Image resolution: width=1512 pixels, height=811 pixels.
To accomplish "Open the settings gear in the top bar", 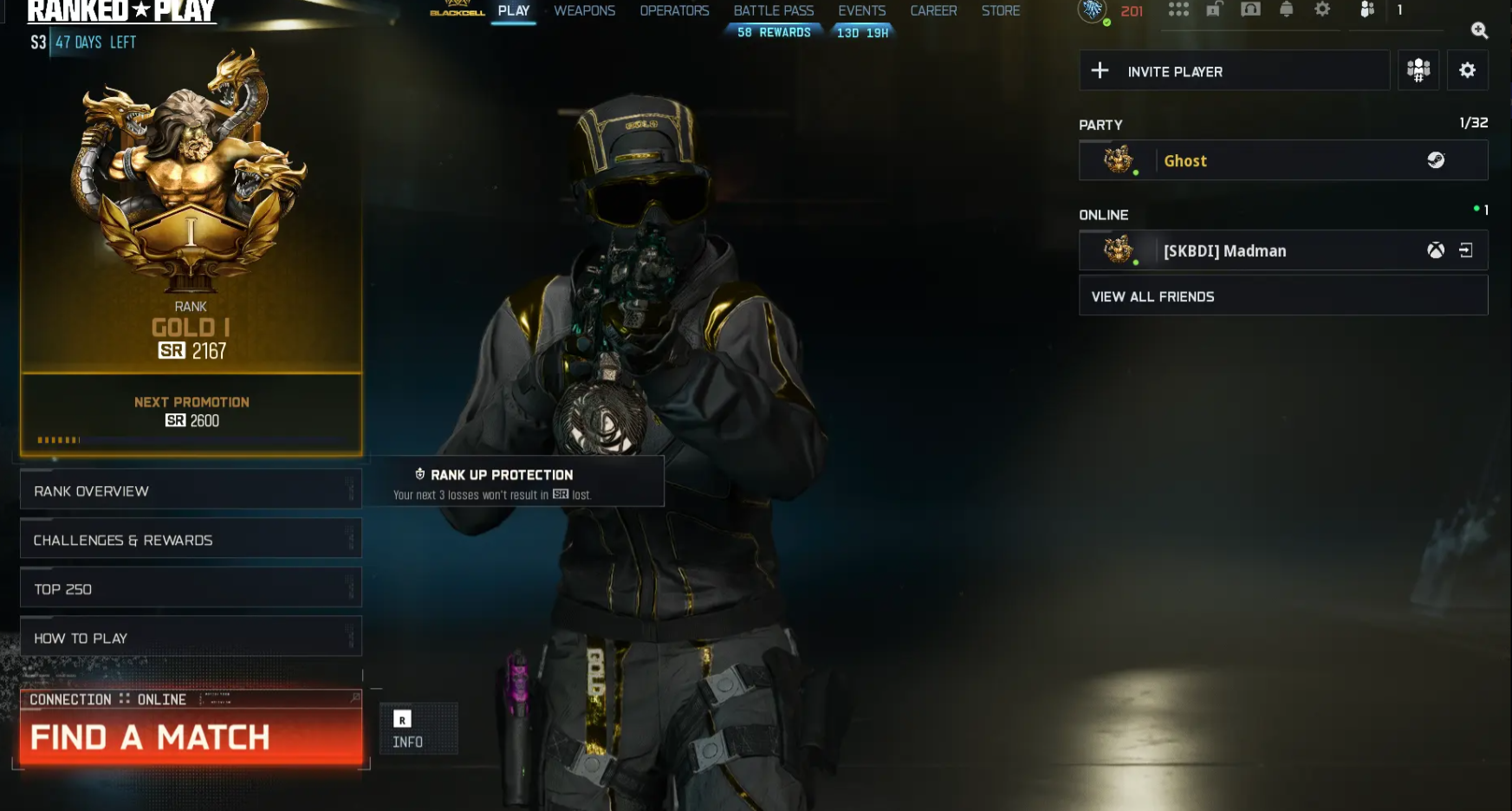I will pyautogui.click(x=1322, y=10).
